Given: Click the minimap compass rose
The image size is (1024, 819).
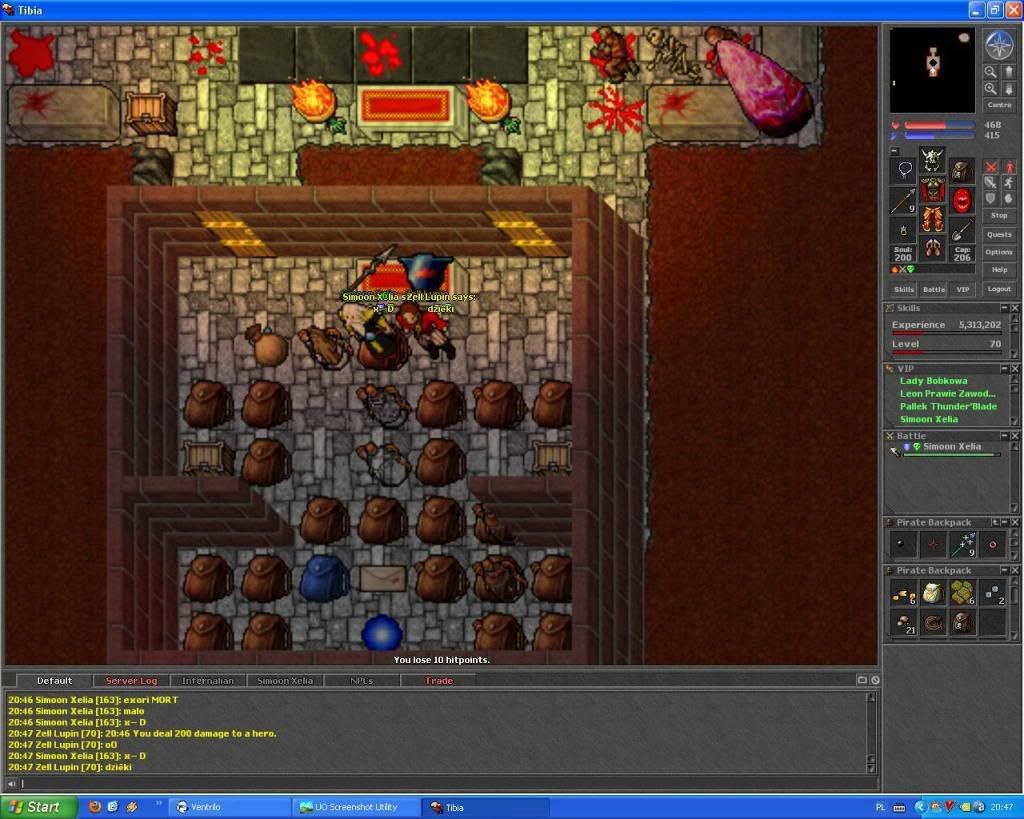Looking at the screenshot, I should 998,45.
